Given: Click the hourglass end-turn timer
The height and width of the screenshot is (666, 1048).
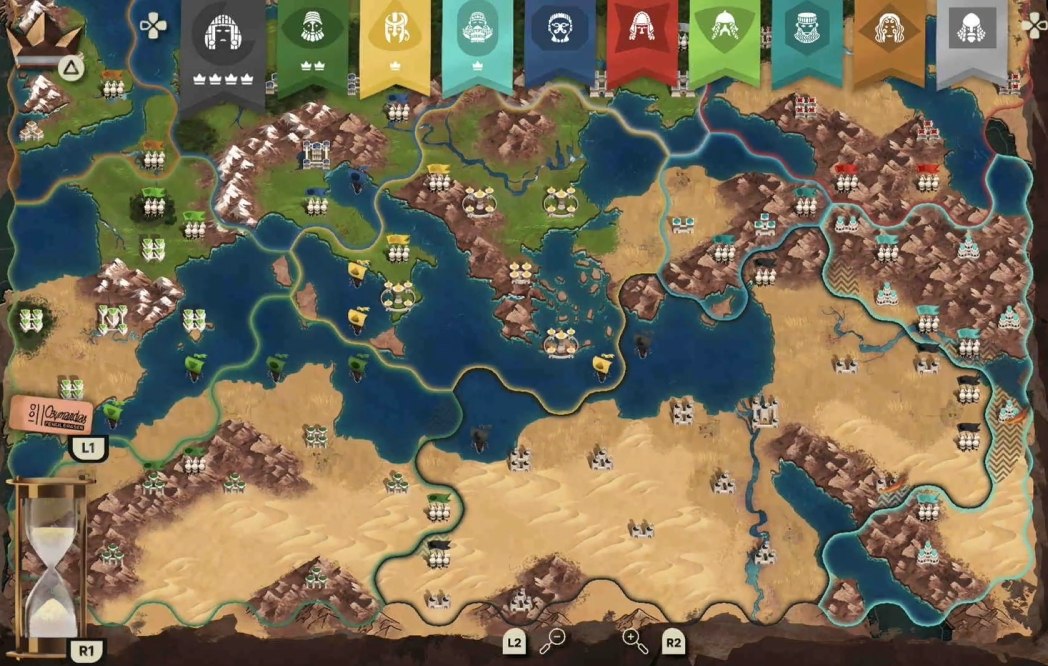Looking at the screenshot, I should [x=47, y=565].
